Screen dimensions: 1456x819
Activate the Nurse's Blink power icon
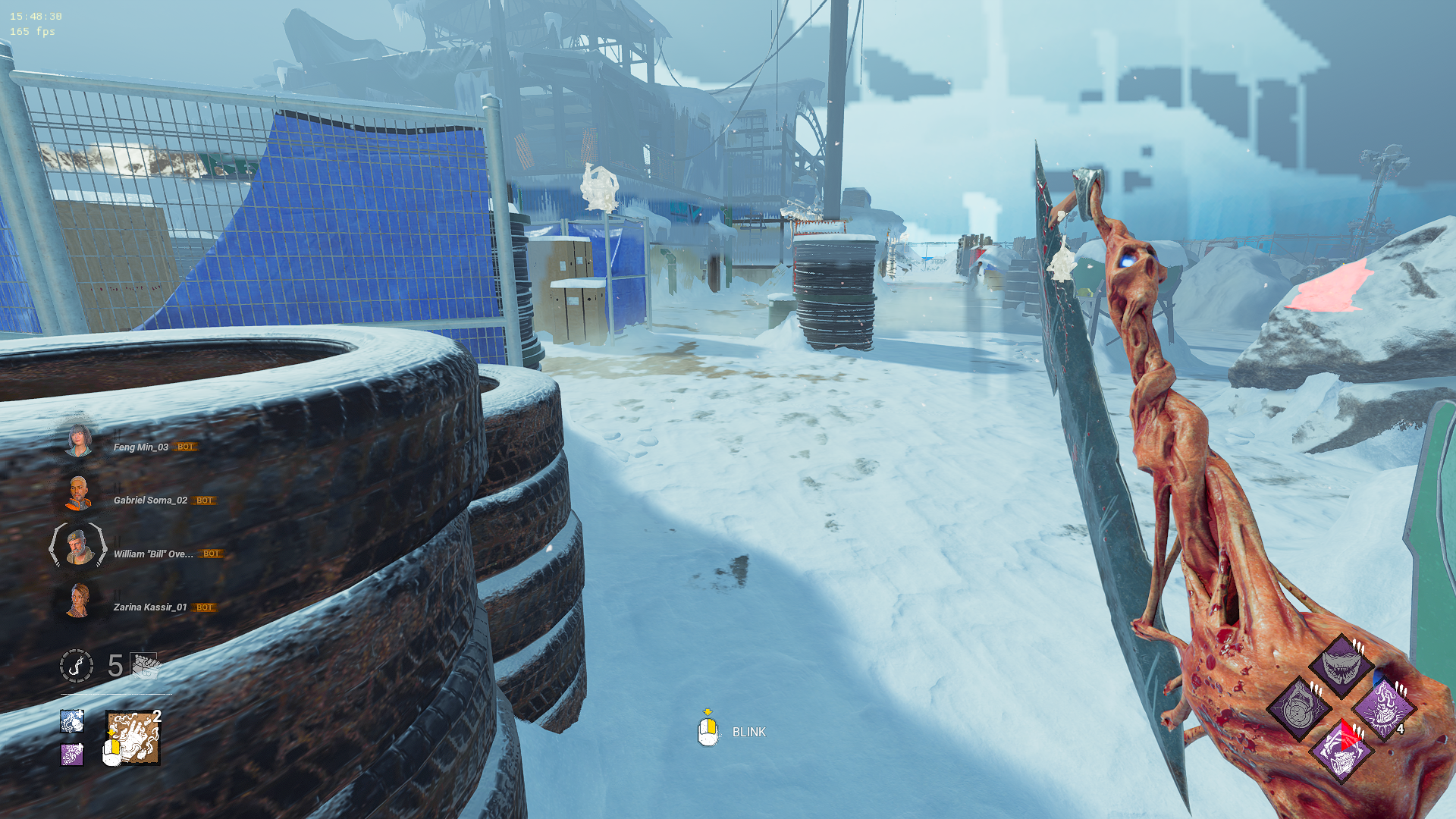pos(133,737)
